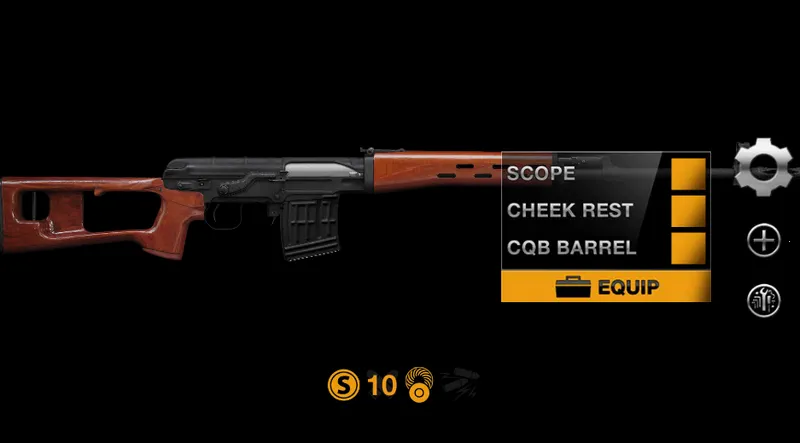Open the wrench tools icon

pos(764,300)
